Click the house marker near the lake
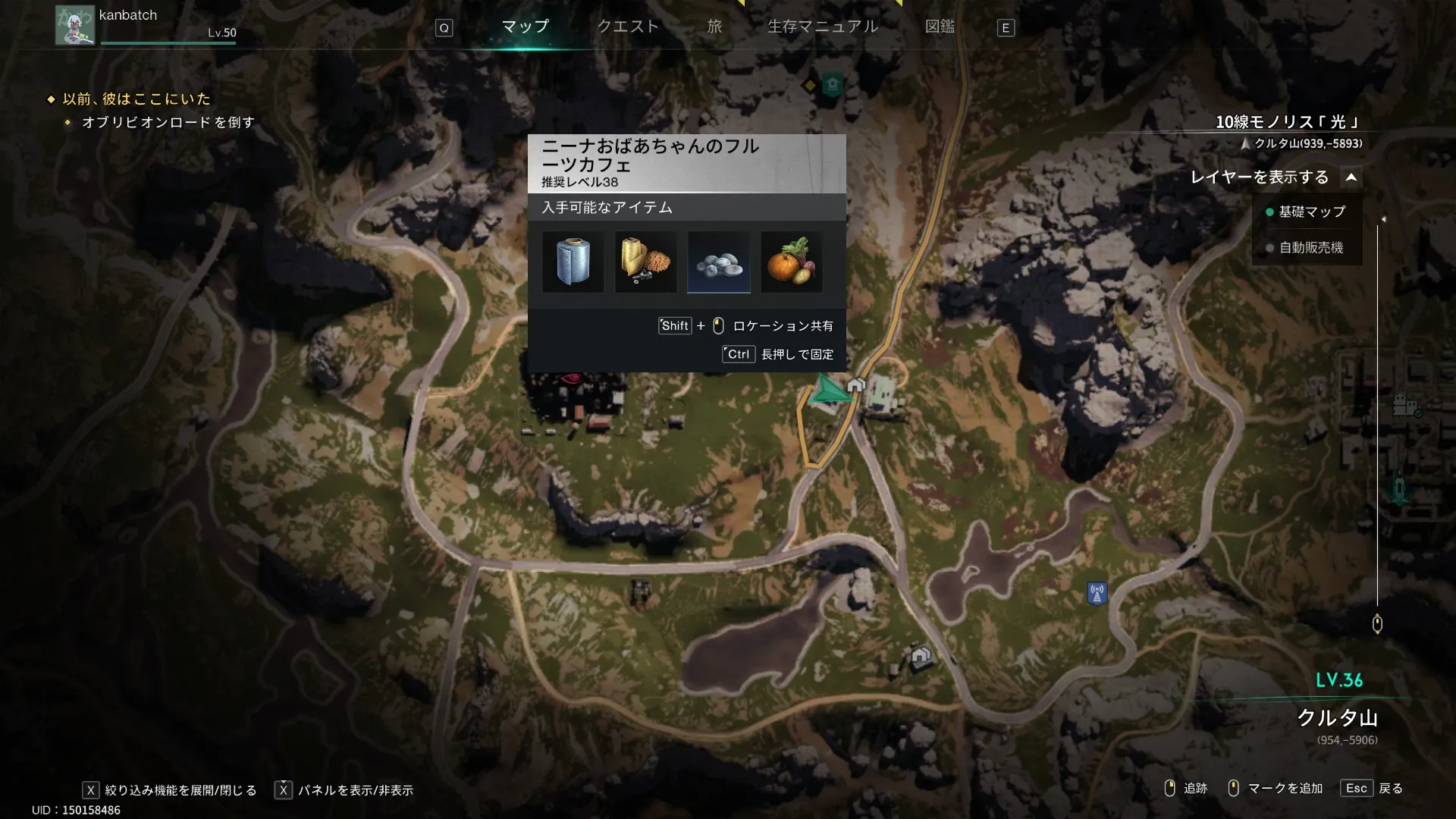Viewport: 1456px width, 819px height. click(921, 655)
